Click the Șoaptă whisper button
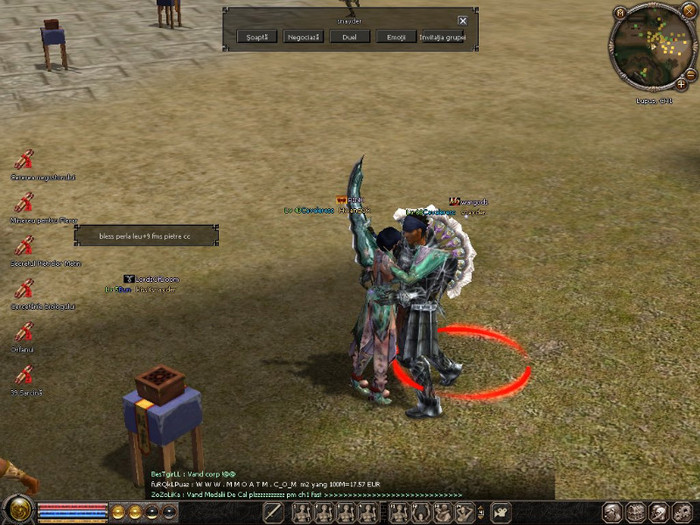700x525 pixels. pyautogui.click(x=257, y=37)
